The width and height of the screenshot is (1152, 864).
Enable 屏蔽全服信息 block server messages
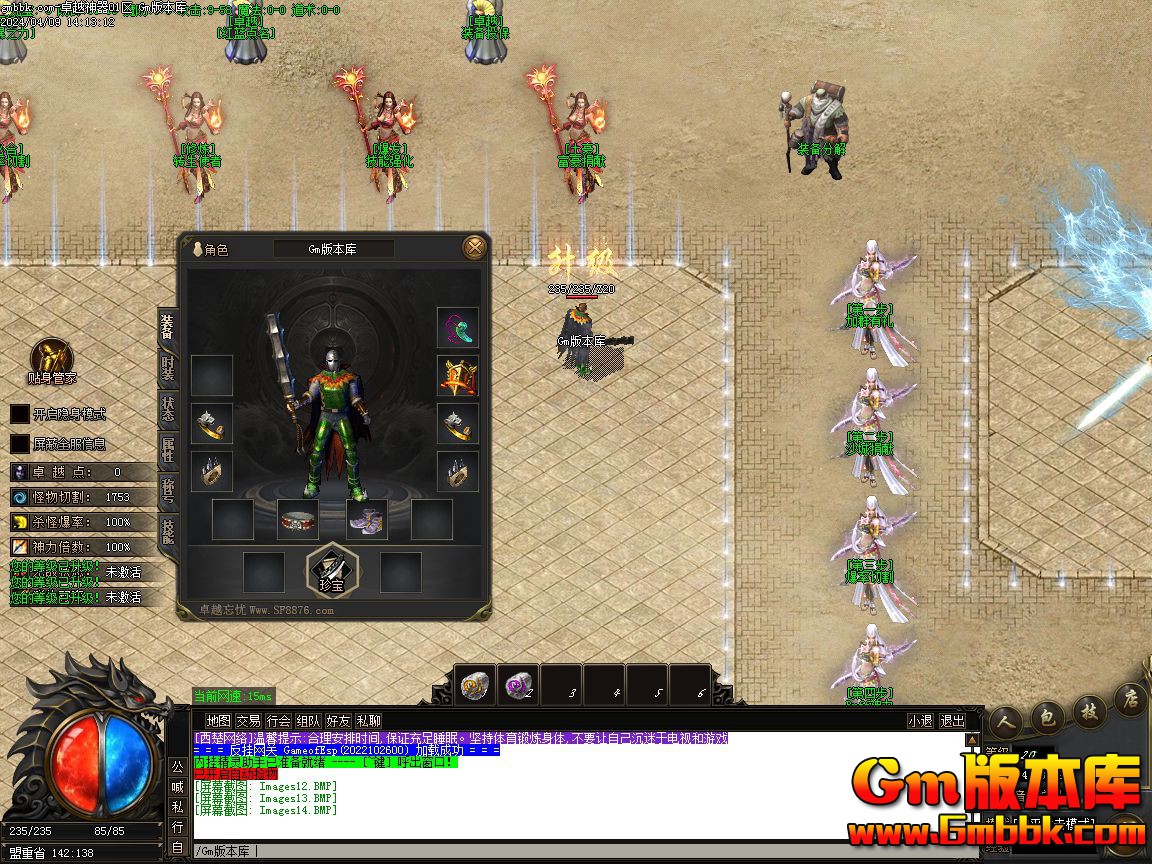(20, 444)
